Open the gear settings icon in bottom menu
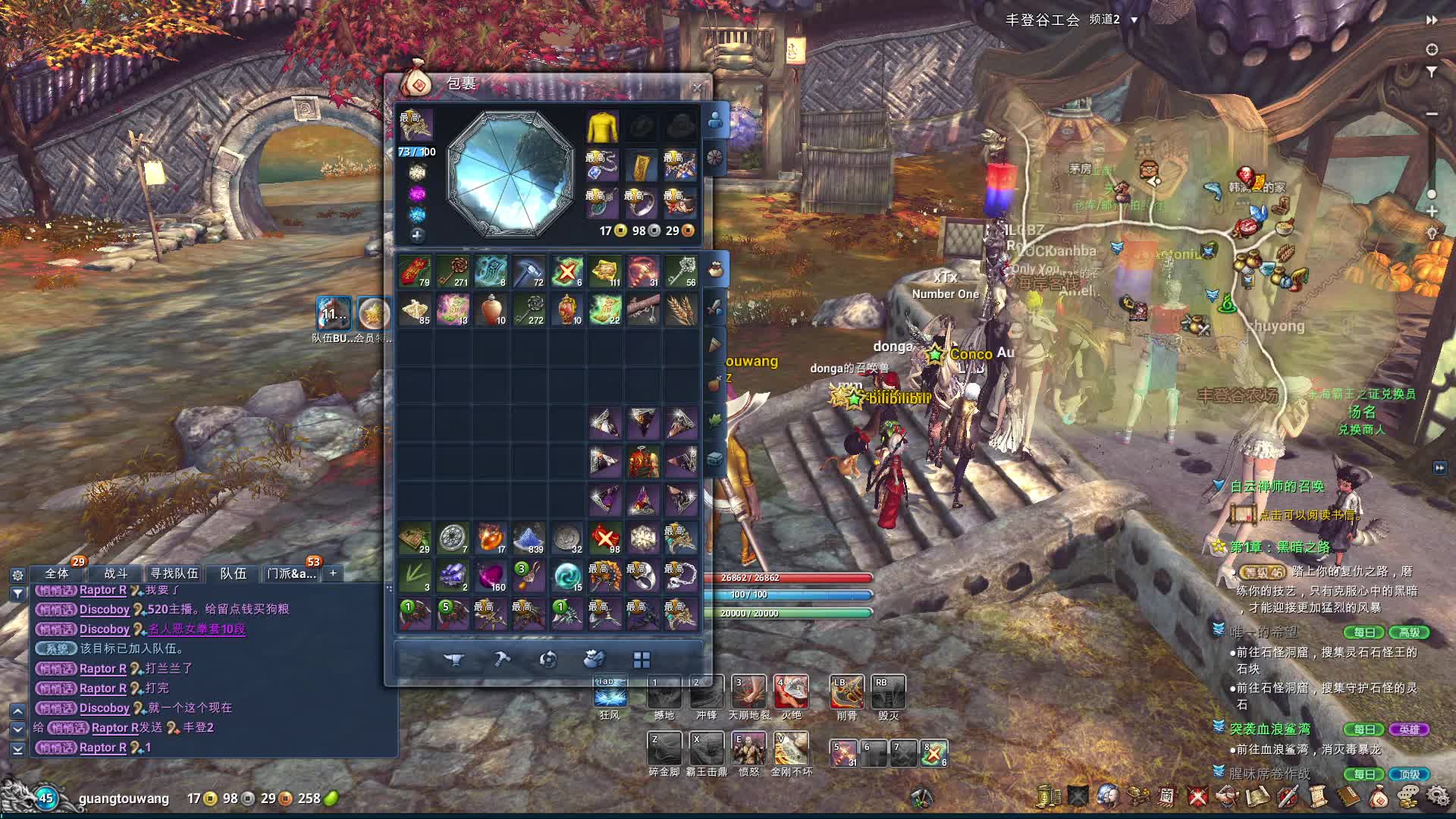The image size is (1456, 819). (x=1437, y=795)
